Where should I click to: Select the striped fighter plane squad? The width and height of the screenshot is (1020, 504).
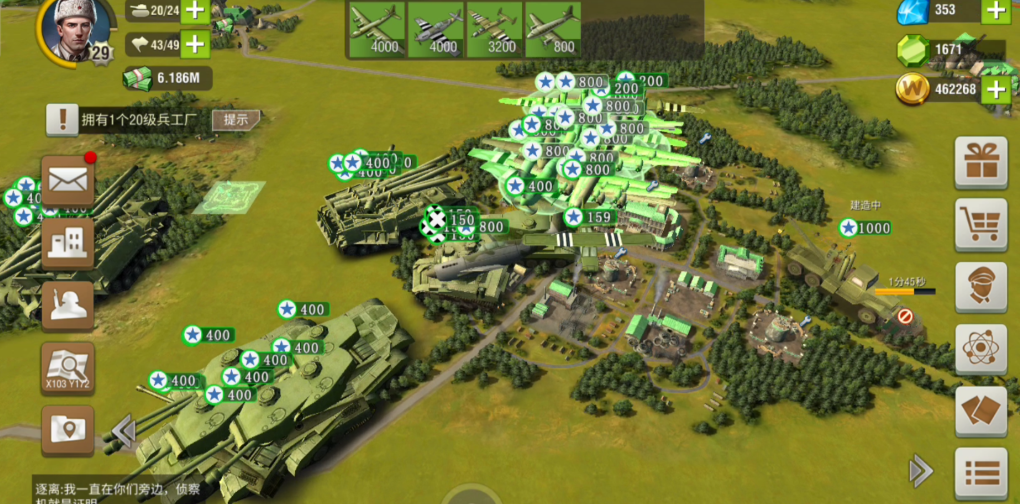point(435,29)
